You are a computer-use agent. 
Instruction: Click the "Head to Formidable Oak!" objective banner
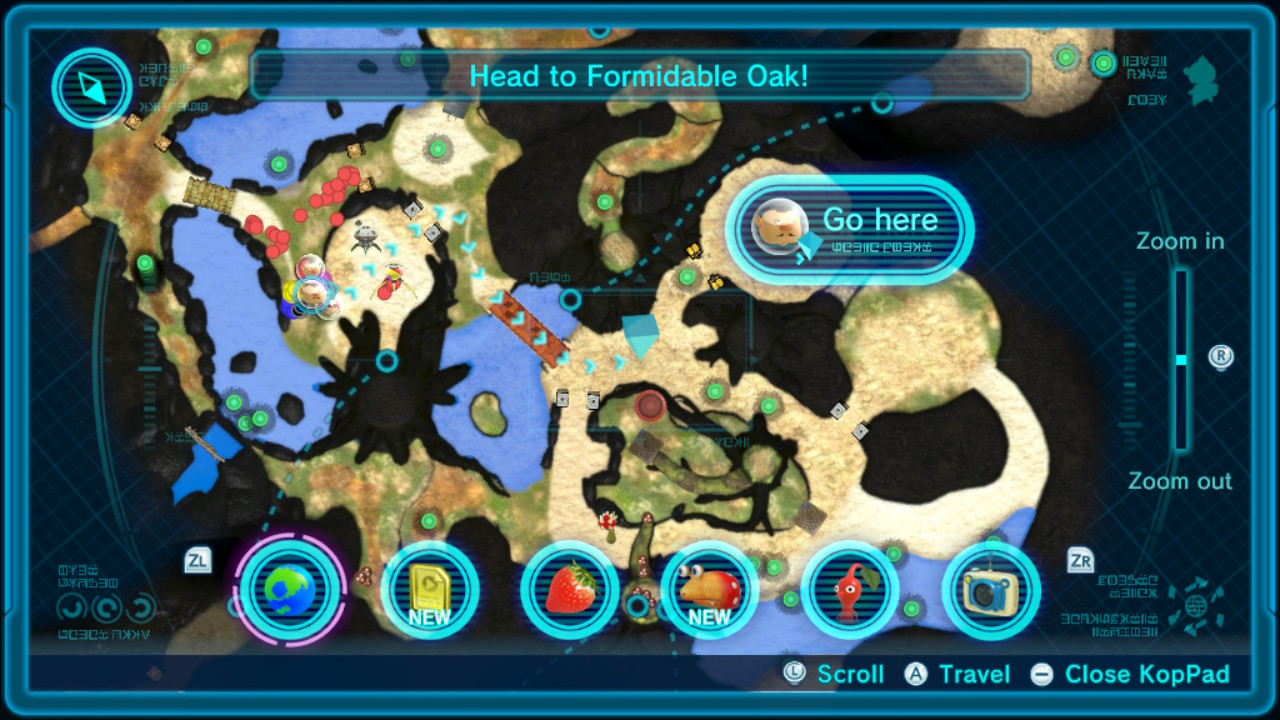639,76
